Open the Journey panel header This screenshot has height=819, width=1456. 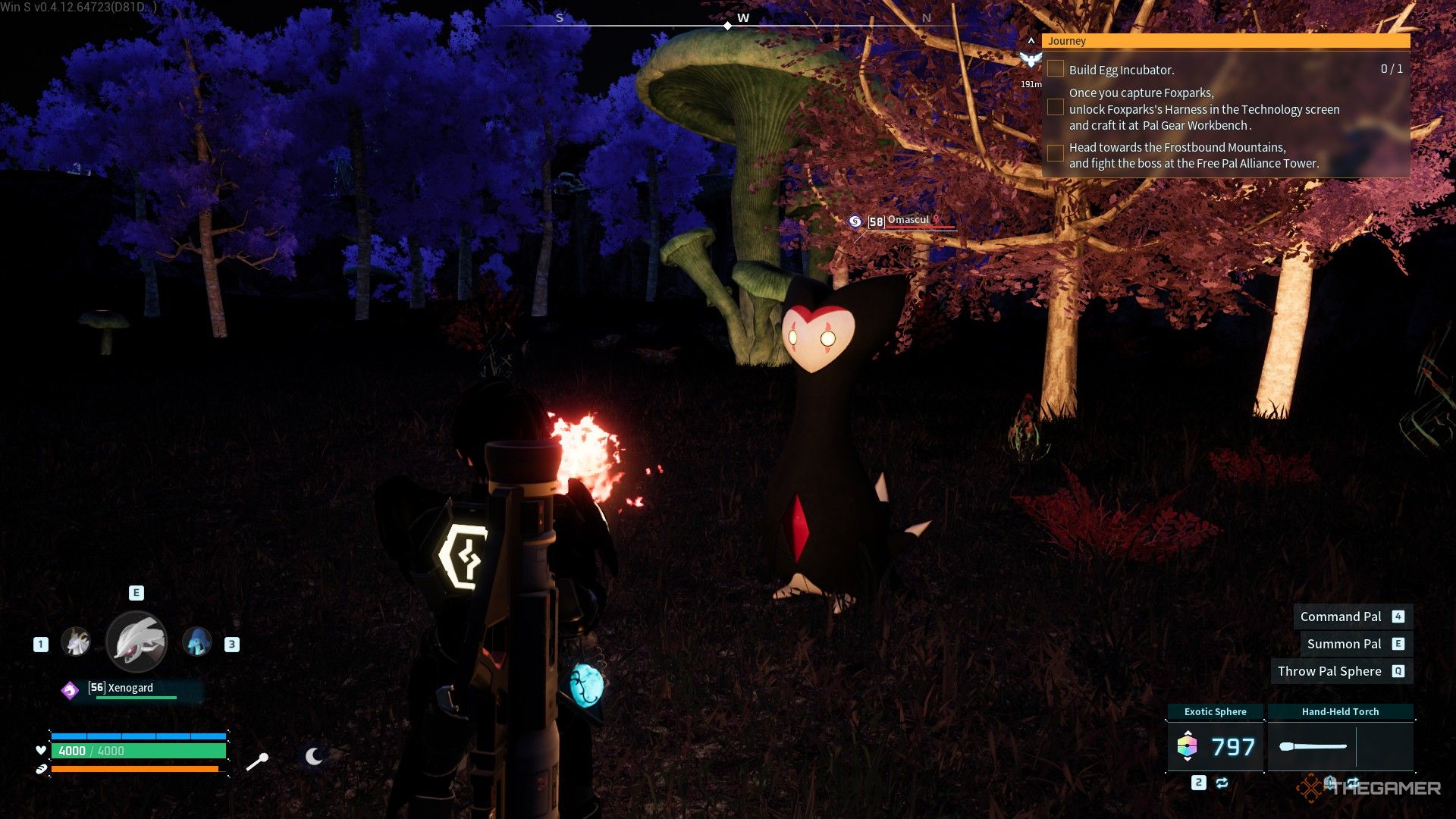[1225, 41]
